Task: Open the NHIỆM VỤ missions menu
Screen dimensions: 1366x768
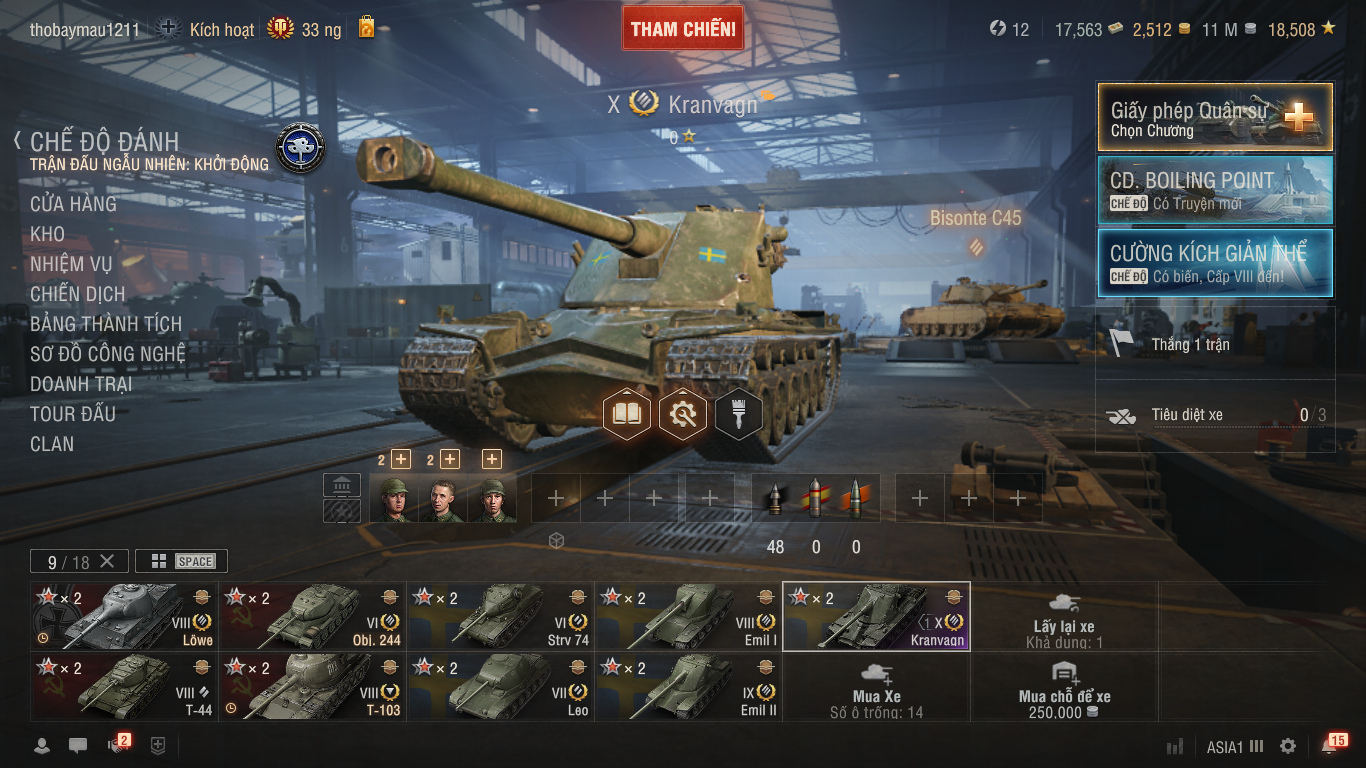Action: coord(71,264)
